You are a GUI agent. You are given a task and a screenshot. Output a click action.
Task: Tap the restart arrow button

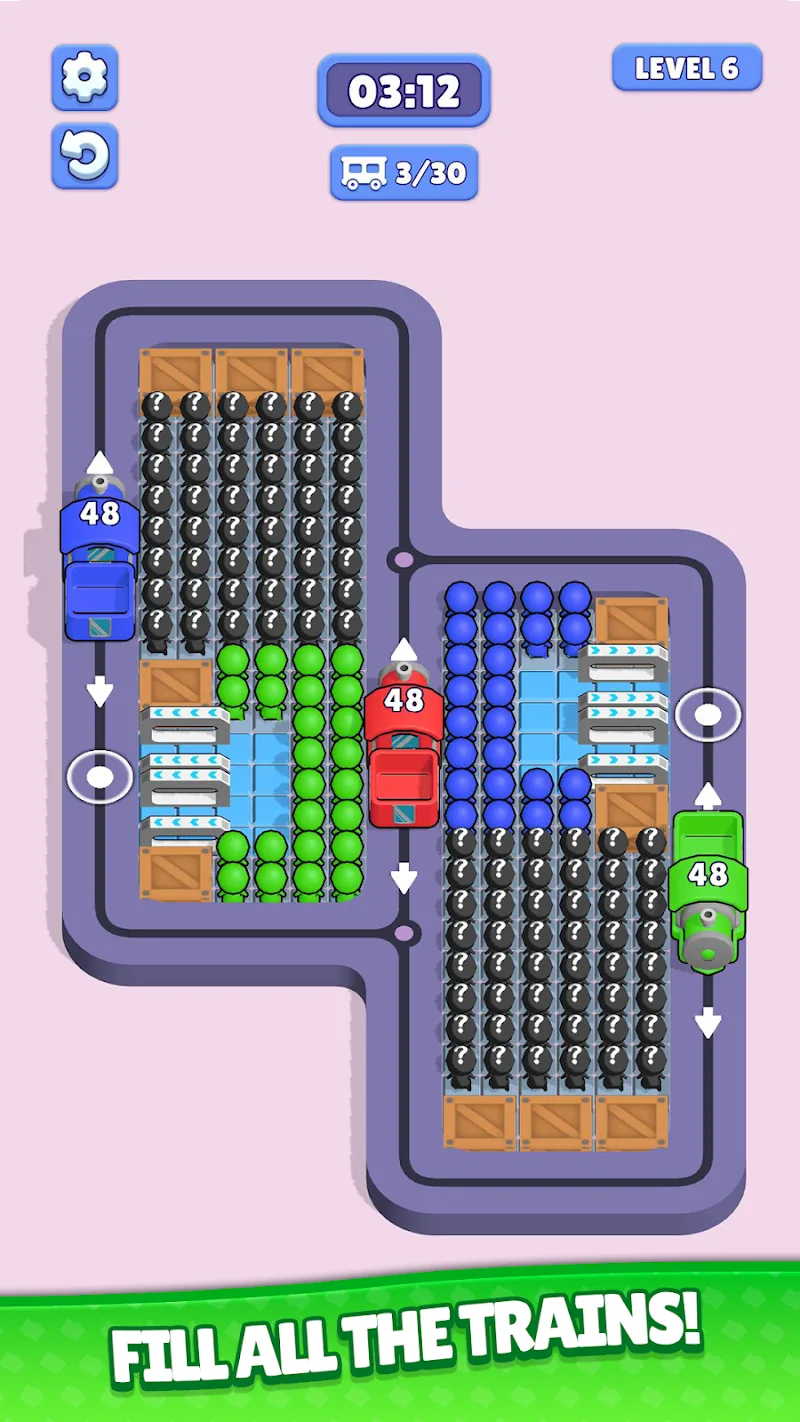[x=85, y=155]
